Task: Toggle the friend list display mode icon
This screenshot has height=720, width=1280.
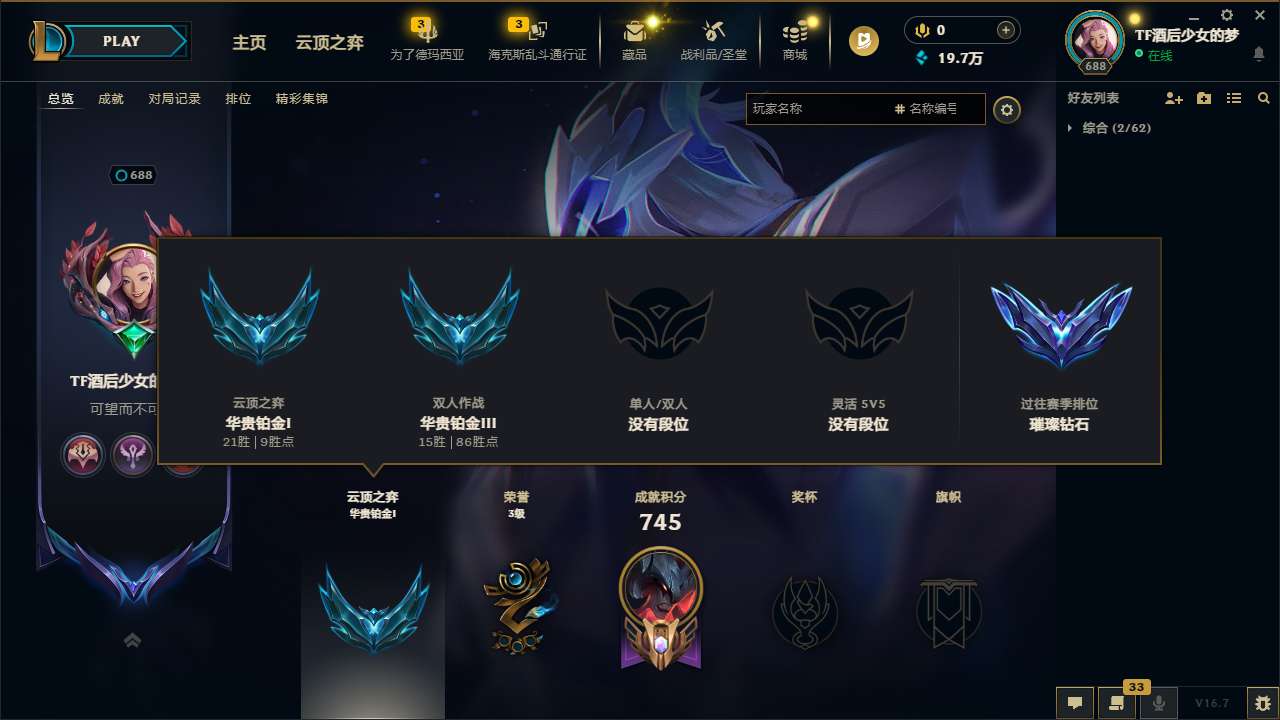Action: (x=1232, y=97)
